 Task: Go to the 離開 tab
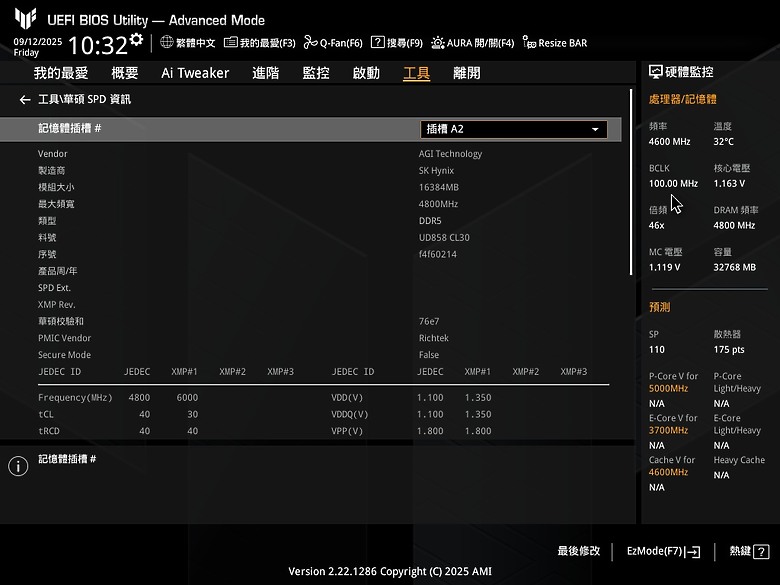(x=466, y=73)
